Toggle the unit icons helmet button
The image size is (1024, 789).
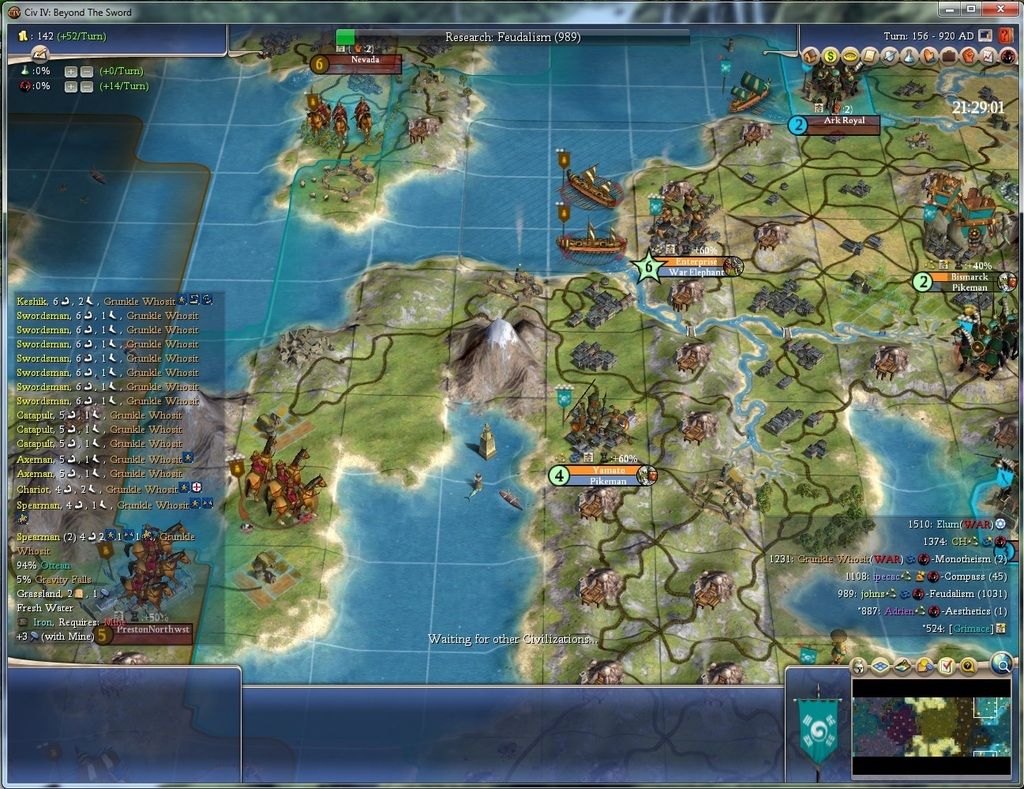coord(859,666)
